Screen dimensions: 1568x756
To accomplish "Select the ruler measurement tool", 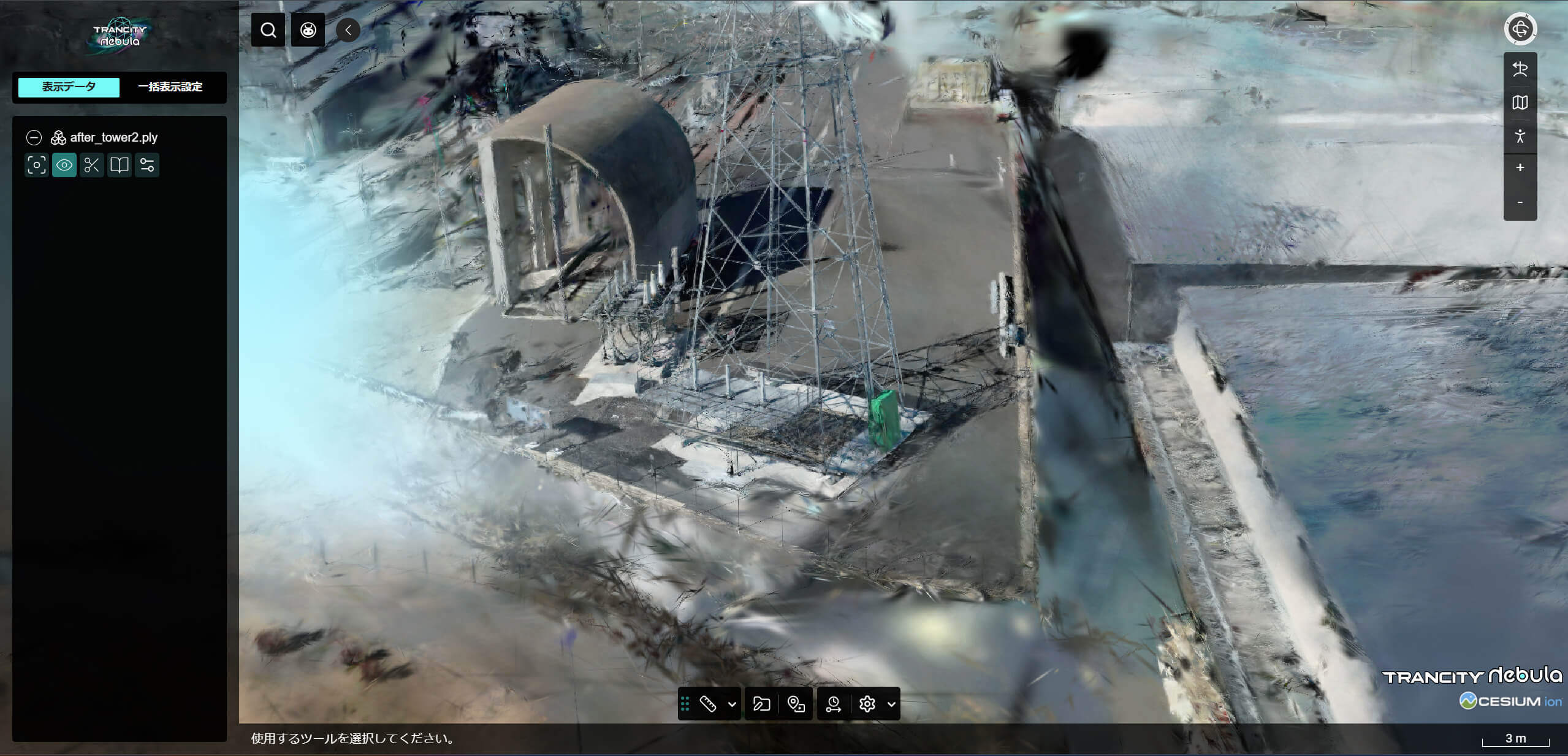I will coord(708,704).
